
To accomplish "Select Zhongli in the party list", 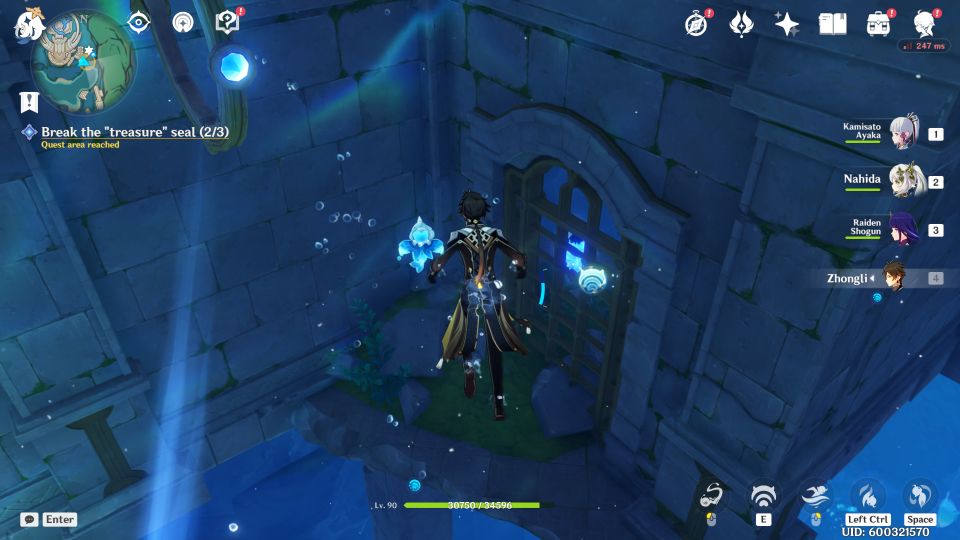I will [x=893, y=277].
